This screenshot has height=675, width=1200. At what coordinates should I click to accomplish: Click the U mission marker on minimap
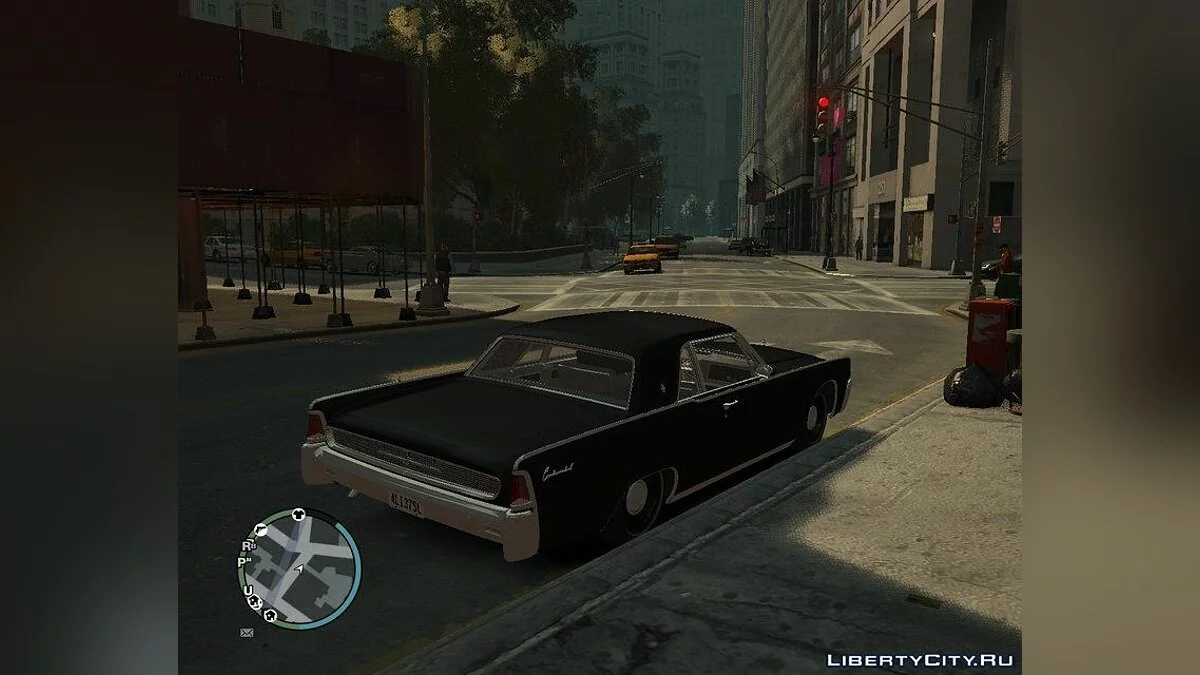248,591
